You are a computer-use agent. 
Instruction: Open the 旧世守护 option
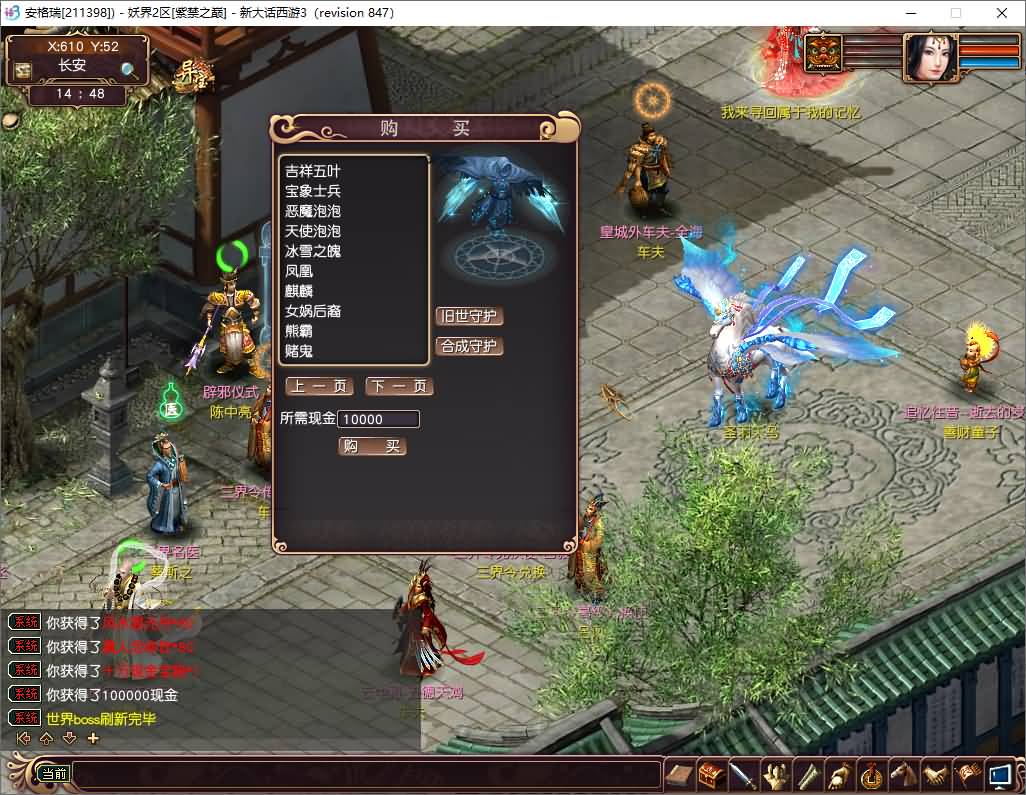469,317
